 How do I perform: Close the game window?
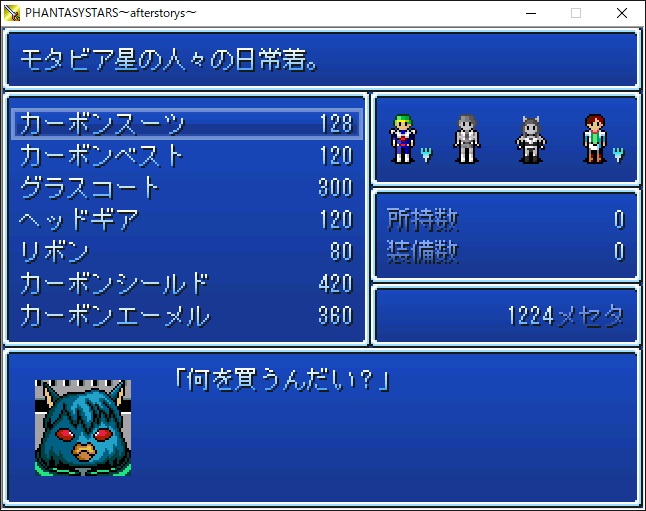coord(622,13)
